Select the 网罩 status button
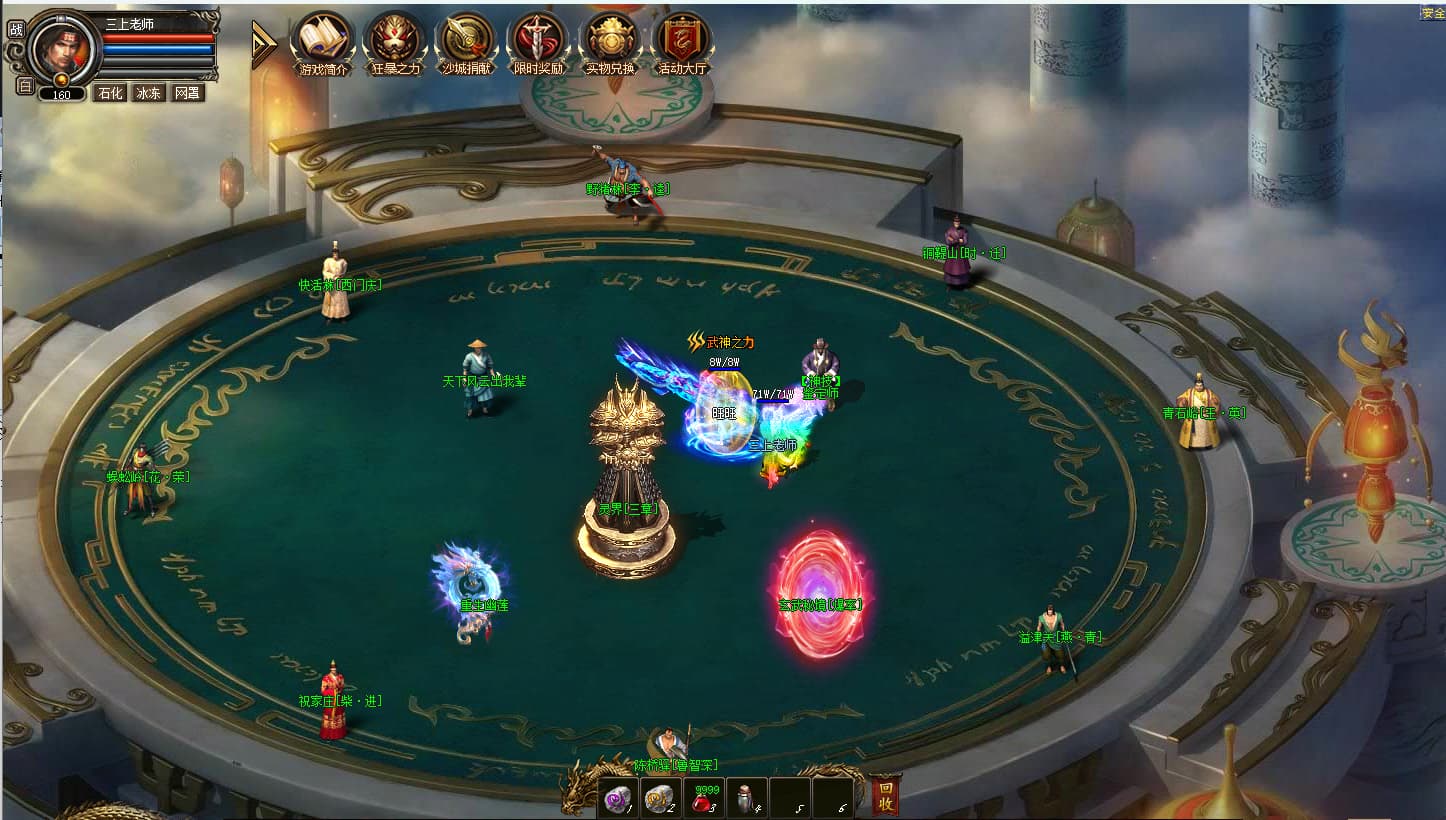The width and height of the screenshot is (1446, 820). (x=186, y=93)
